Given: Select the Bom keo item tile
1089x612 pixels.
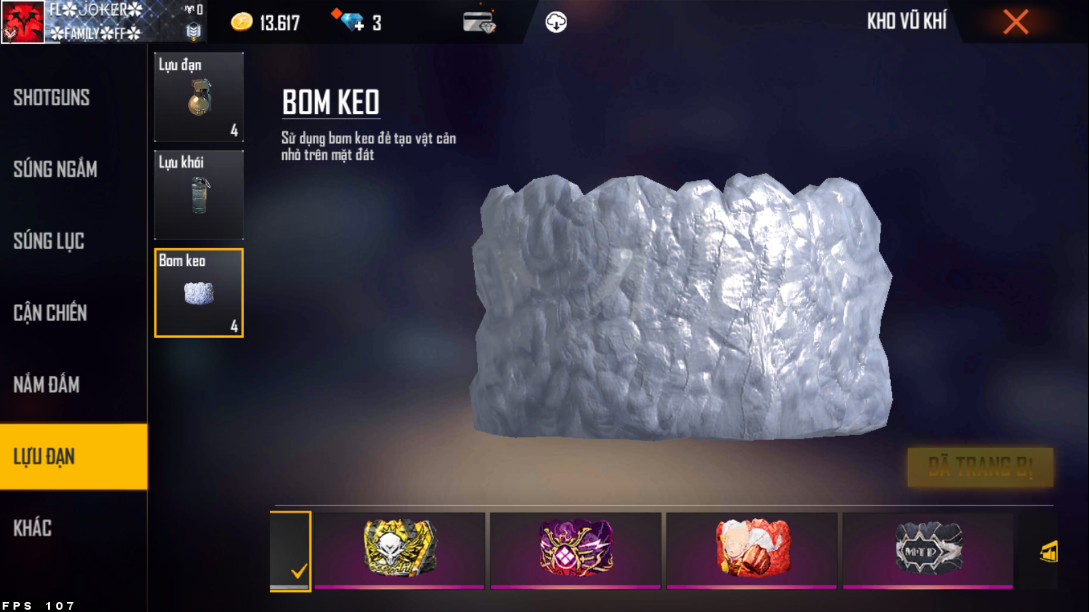Looking at the screenshot, I should [x=199, y=292].
